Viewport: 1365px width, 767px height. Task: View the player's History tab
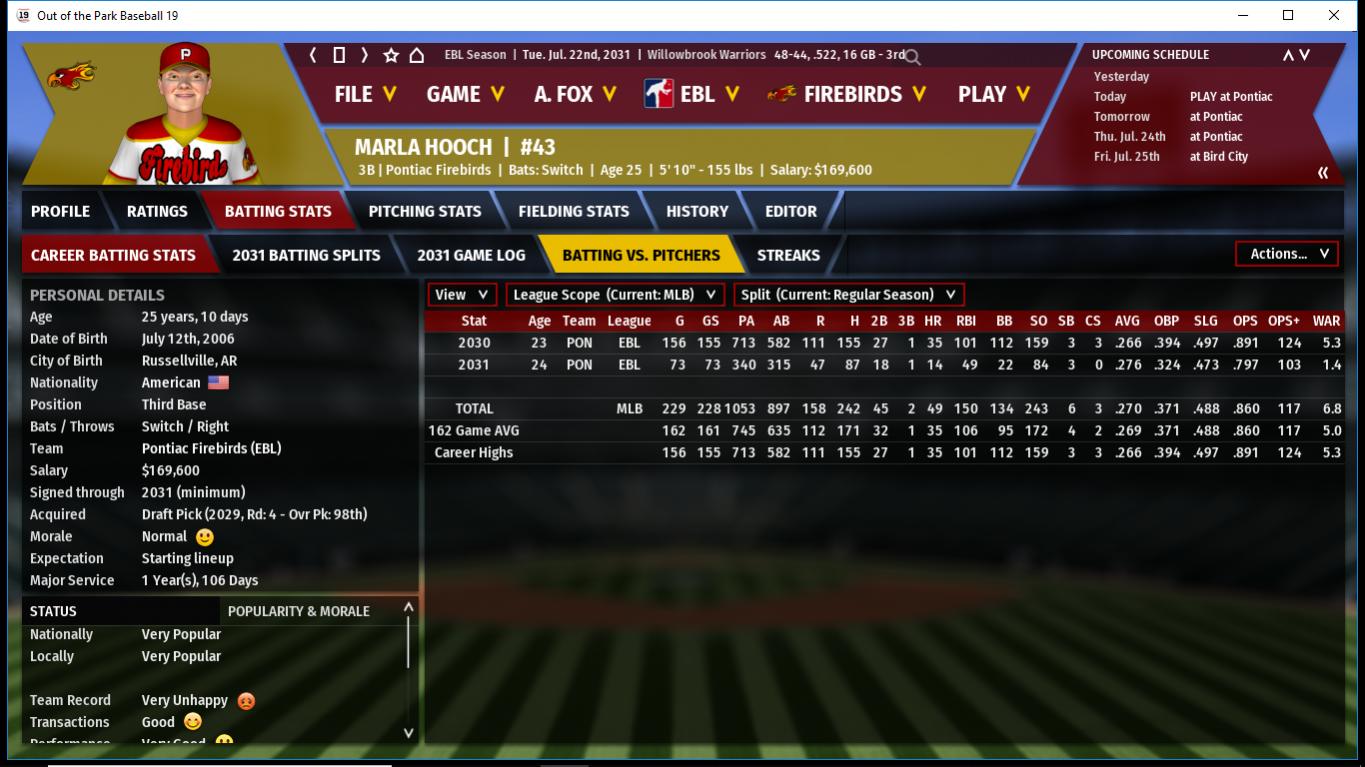697,211
